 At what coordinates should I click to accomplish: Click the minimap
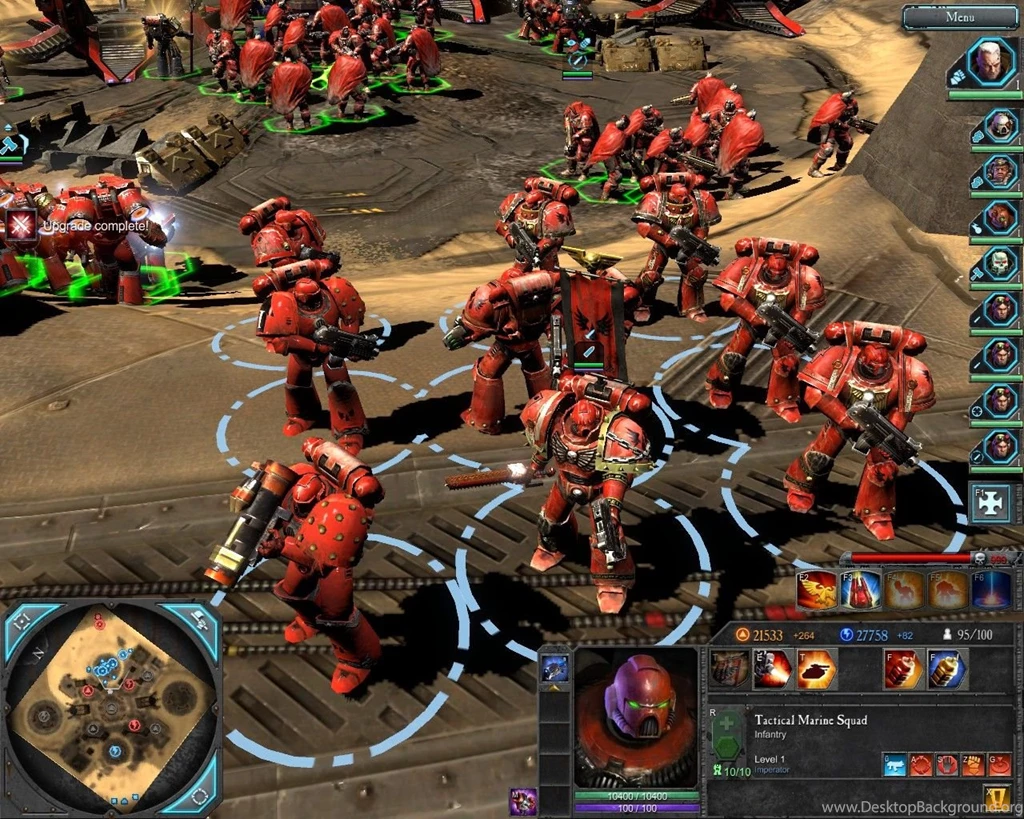(110, 705)
